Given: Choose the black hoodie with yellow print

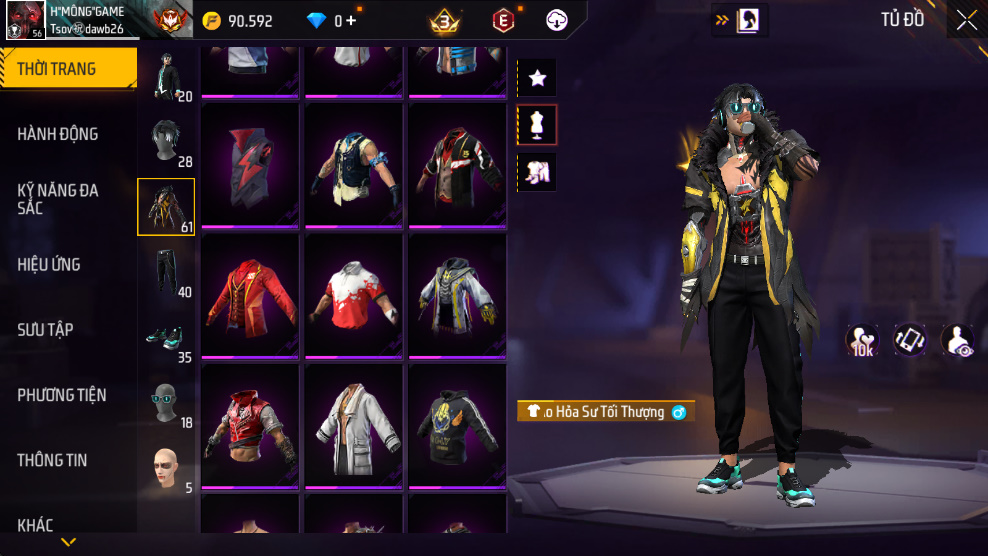Looking at the screenshot, I should [x=456, y=425].
